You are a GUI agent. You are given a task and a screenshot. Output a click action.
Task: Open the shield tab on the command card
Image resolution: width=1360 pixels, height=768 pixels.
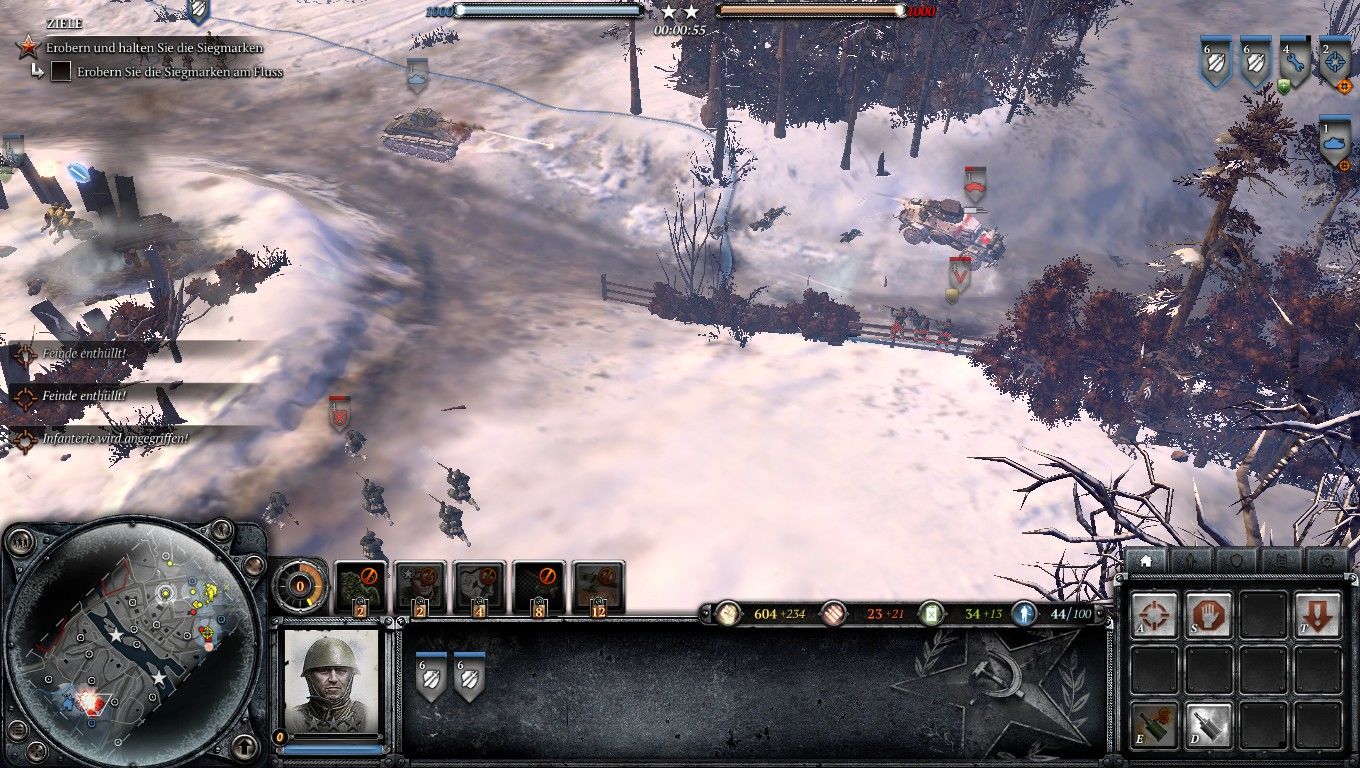click(1238, 560)
